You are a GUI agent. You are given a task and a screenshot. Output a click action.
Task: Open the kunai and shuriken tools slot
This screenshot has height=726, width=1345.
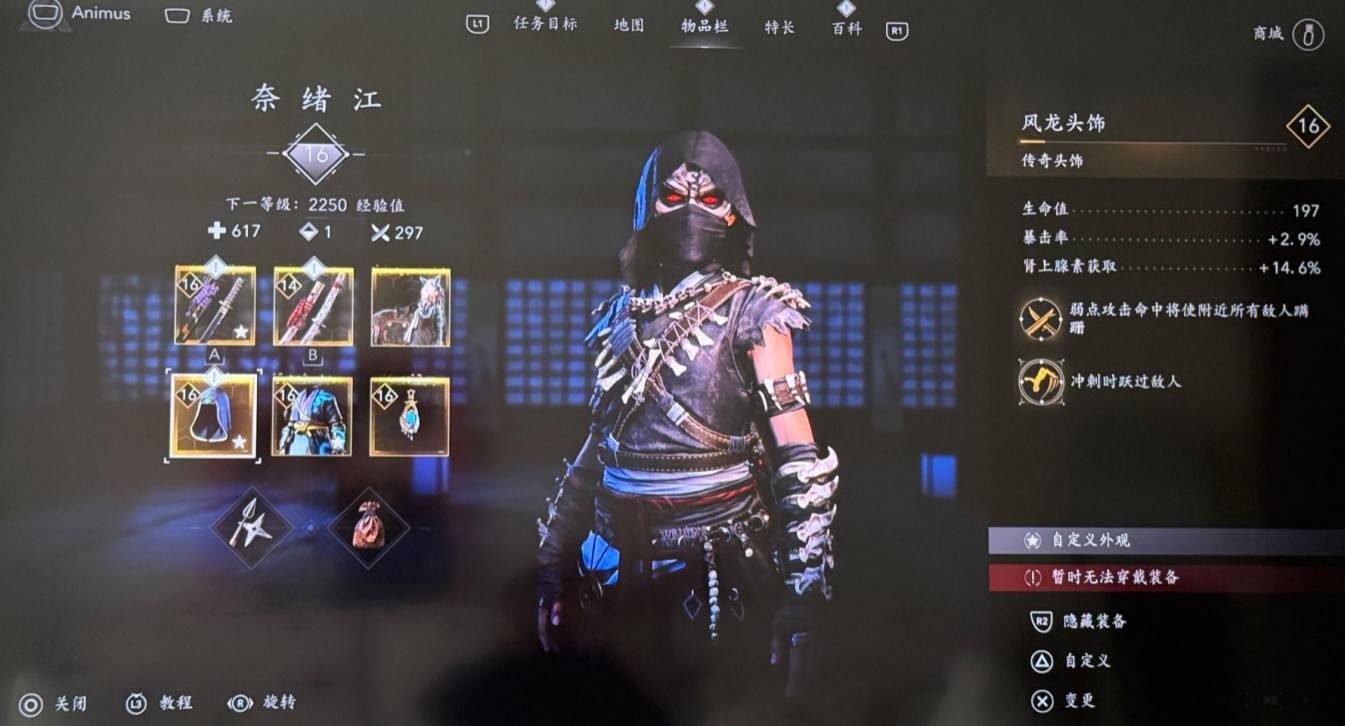pyautogui.click(x=251, y=525)
